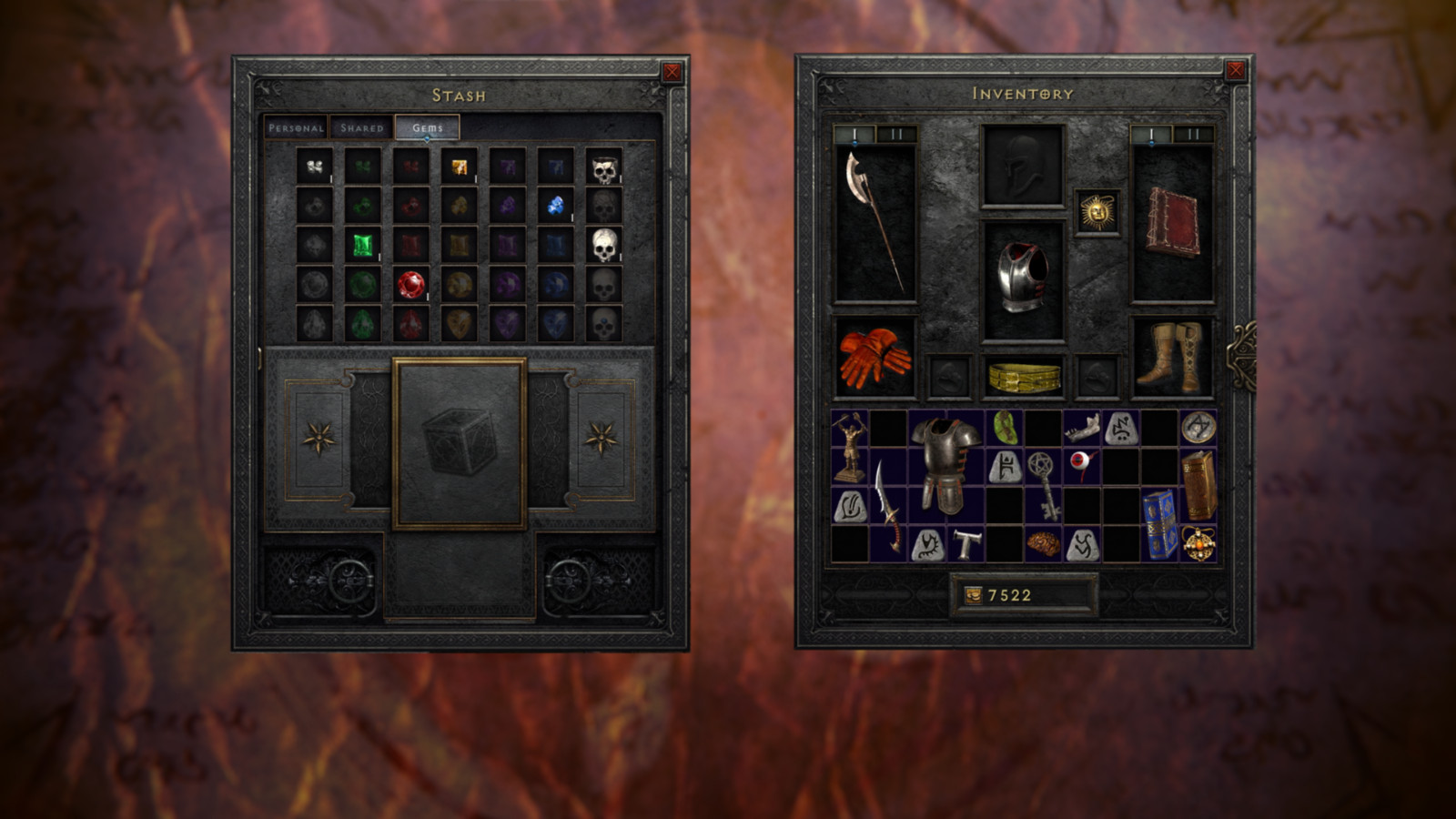Pick the bright green emerald gem

pos(363,245)
